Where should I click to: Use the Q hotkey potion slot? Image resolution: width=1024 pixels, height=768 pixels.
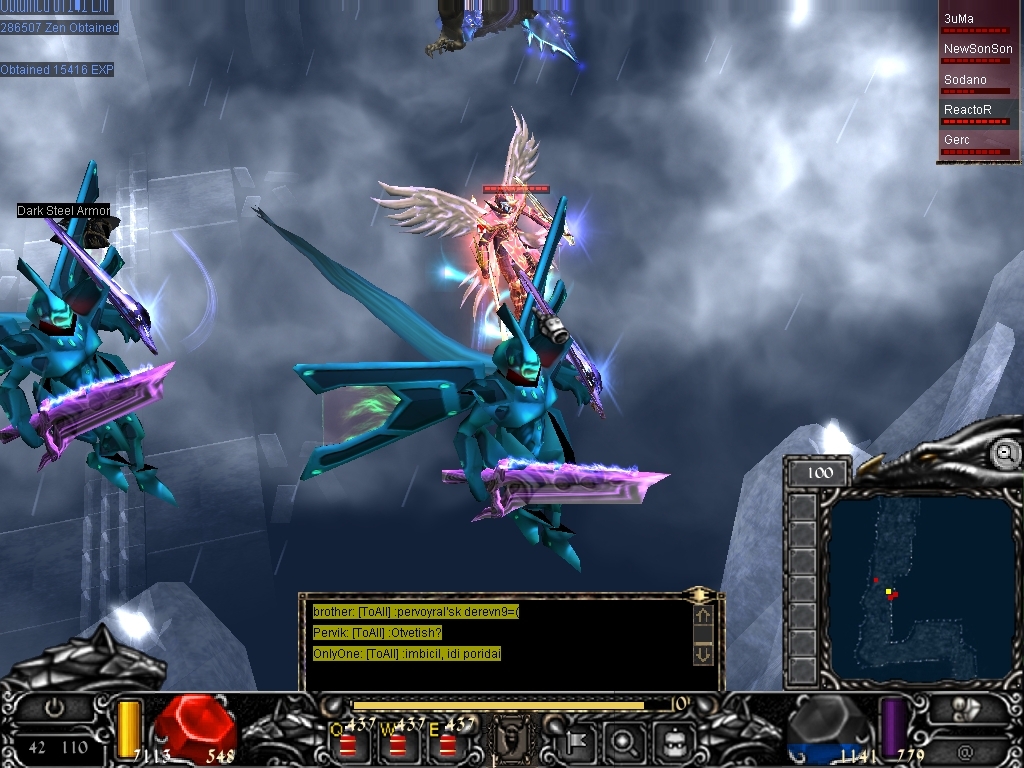click(348, 744)
